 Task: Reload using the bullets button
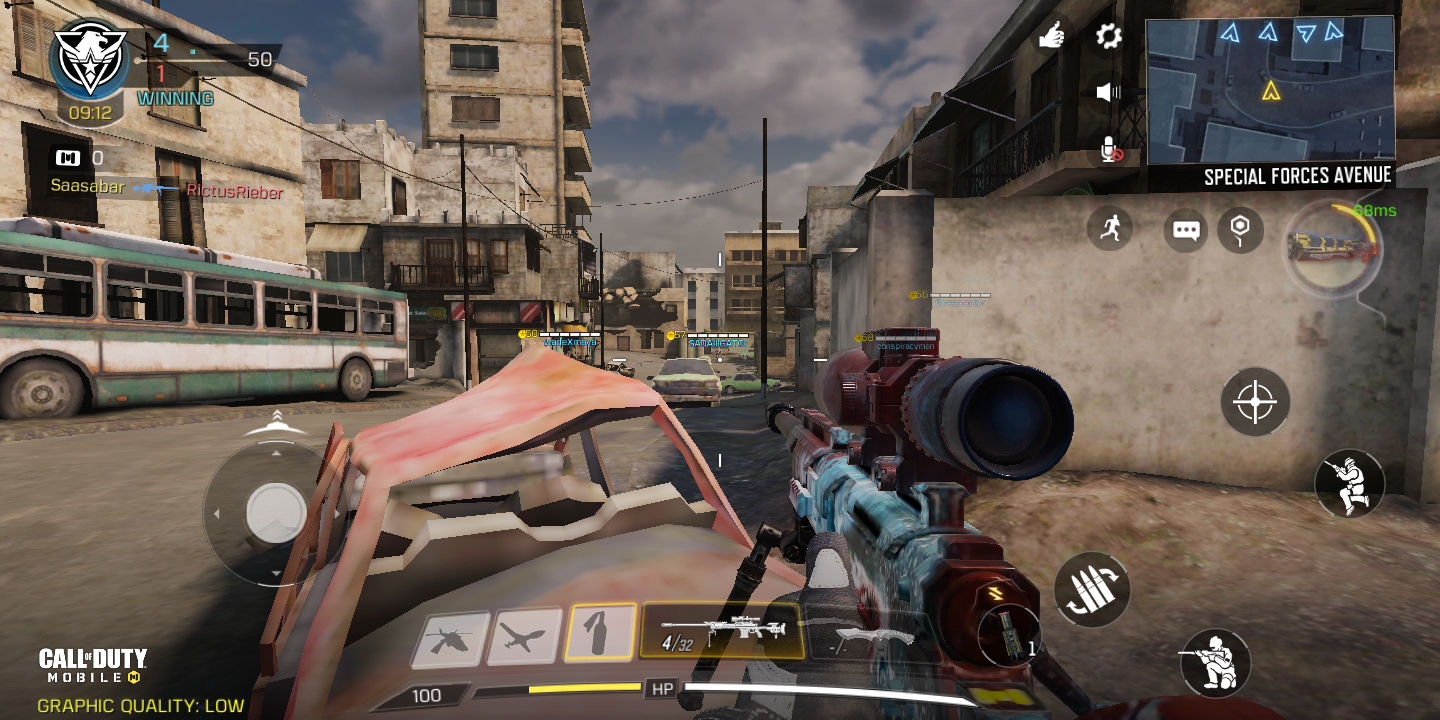[1091, 590]
